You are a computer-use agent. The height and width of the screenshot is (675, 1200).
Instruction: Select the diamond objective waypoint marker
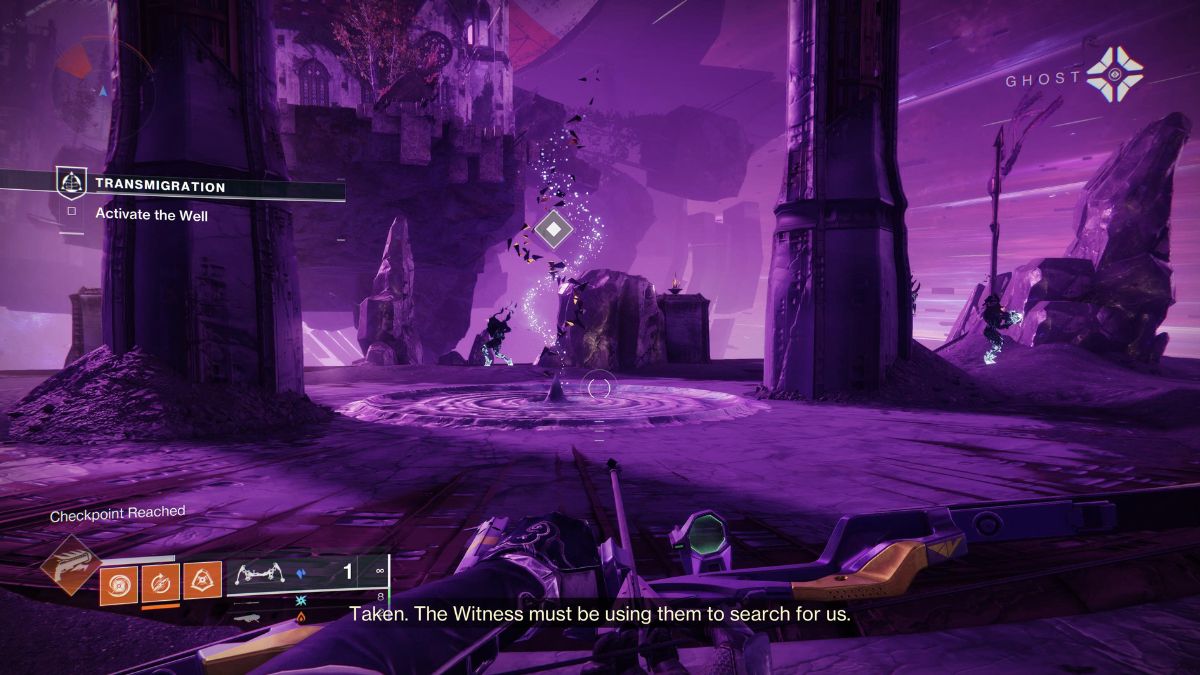551,228
